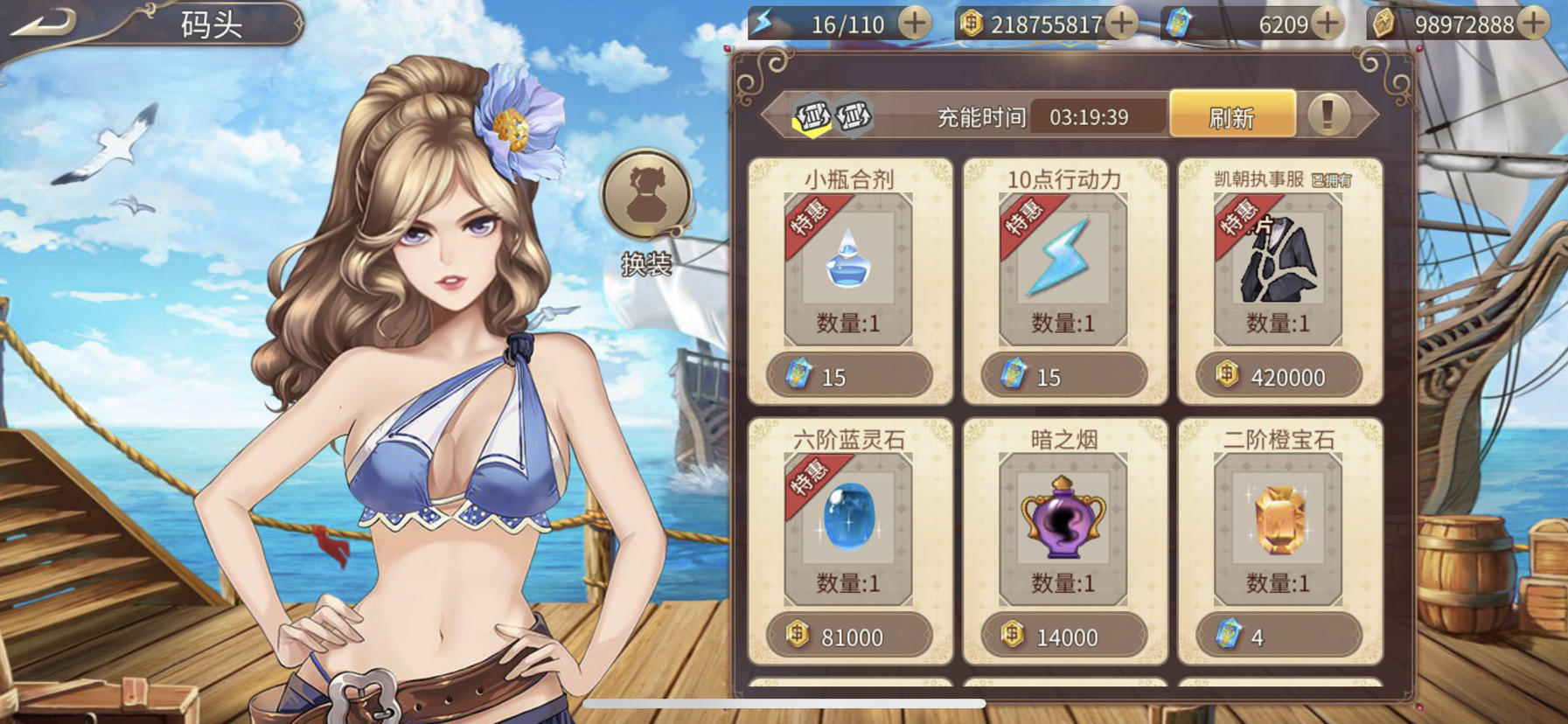
Task: Select the 凯朝执事服 outfit item
Action: (x=1278, y=261)
